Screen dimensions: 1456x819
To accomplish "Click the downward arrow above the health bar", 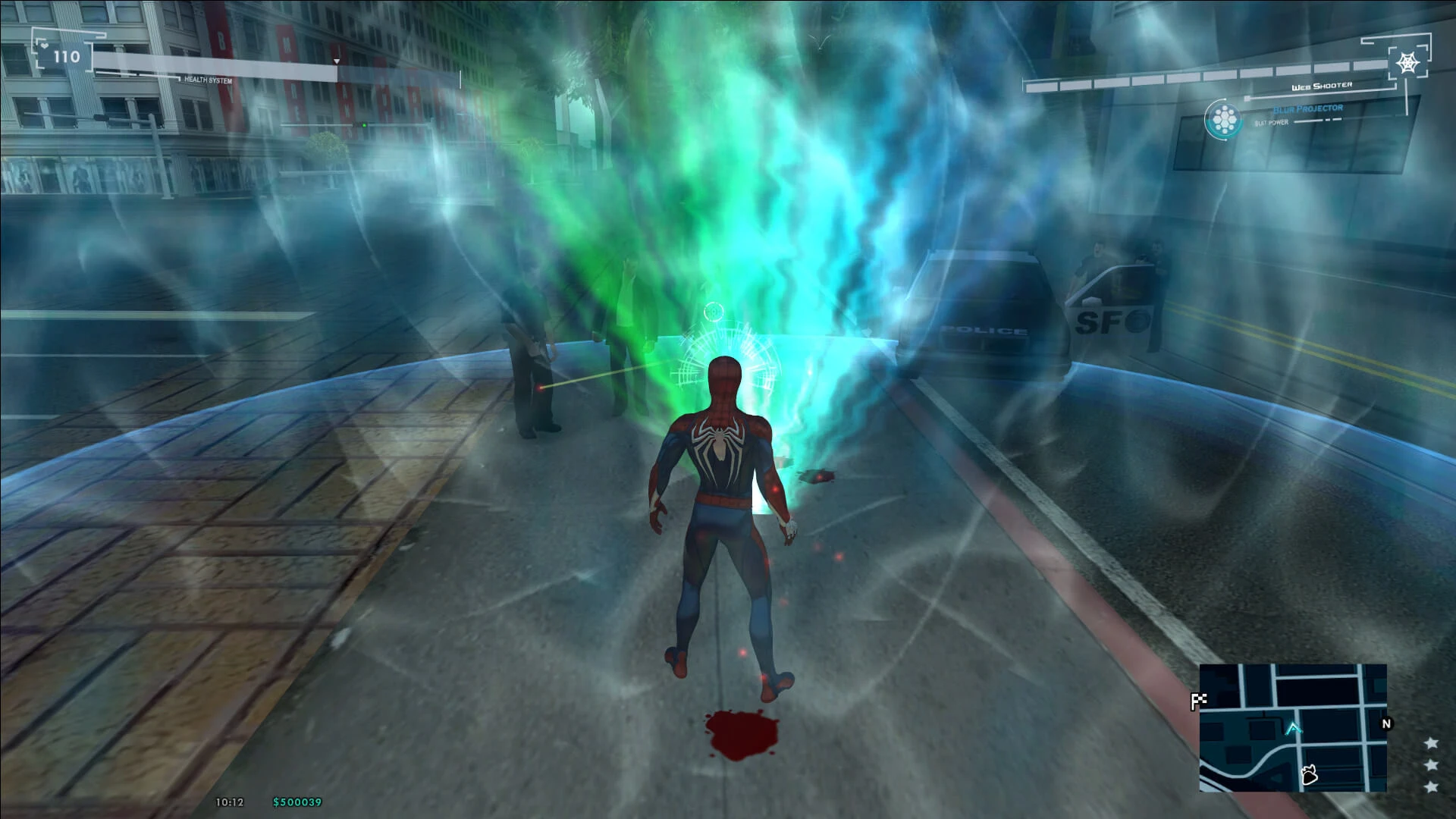I will [x=336, y=61].
